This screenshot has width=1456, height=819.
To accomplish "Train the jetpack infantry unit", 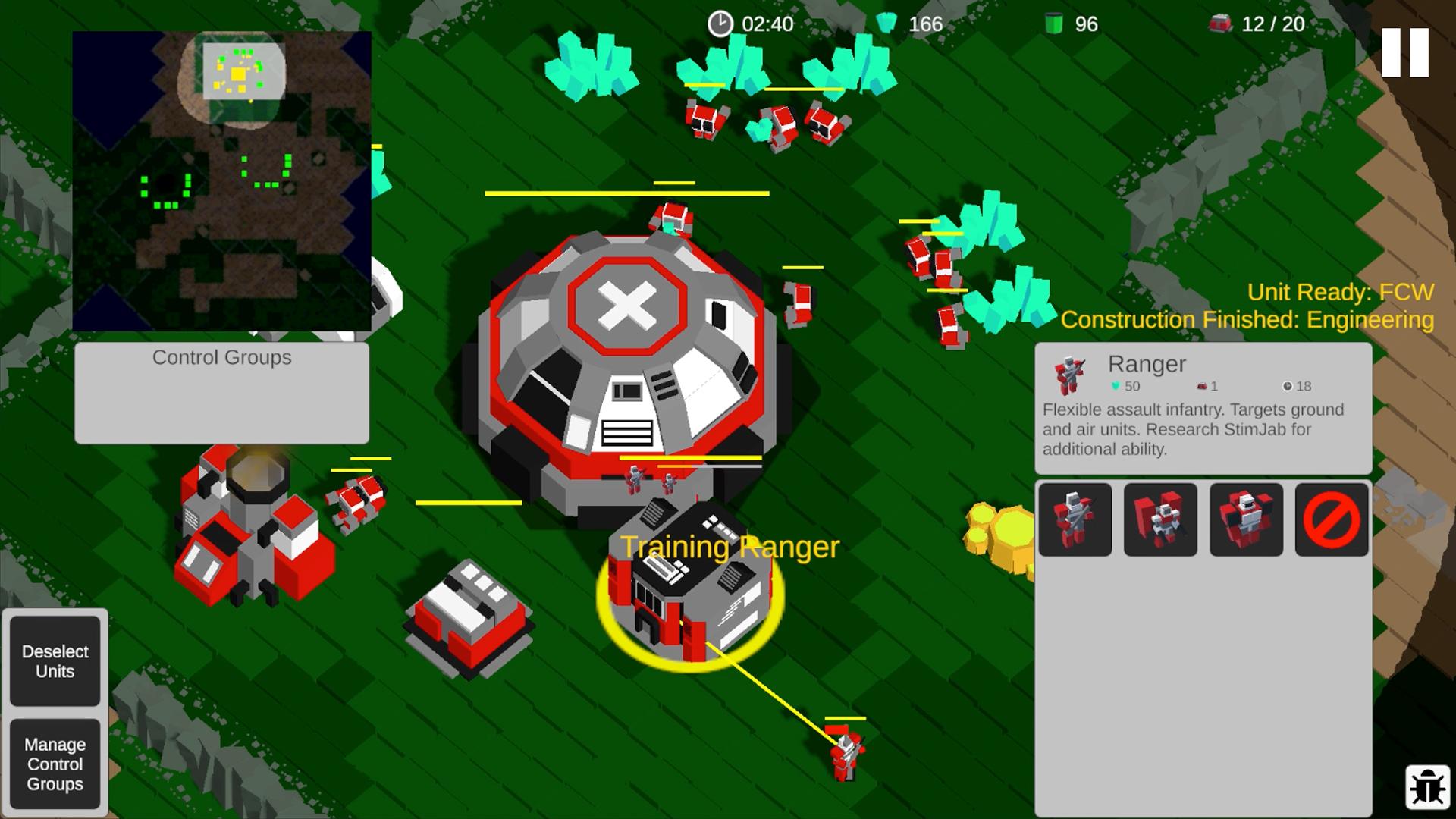I will (x=1160, y=519).
